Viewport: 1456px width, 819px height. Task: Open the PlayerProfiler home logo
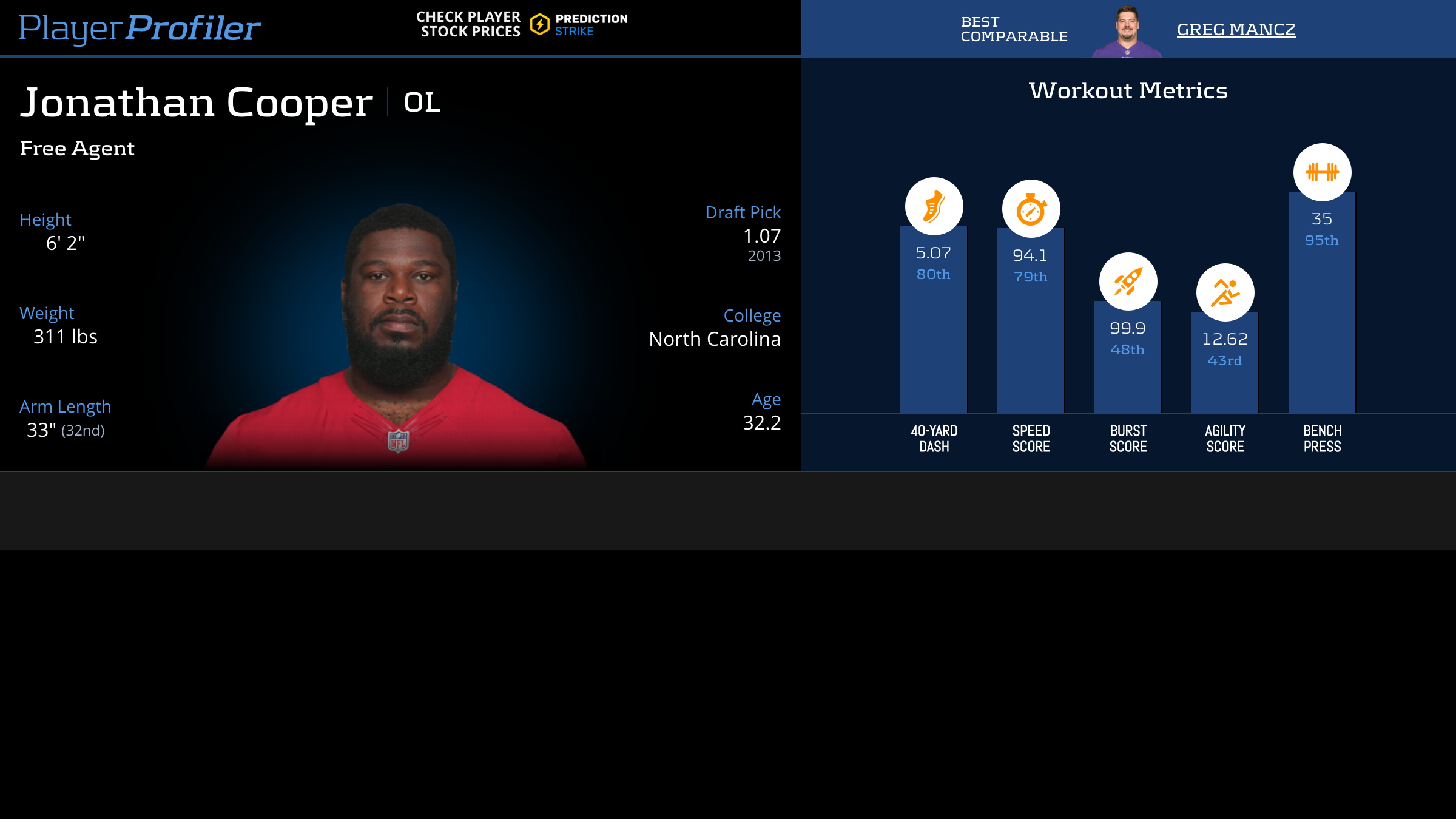click(140, 28)
